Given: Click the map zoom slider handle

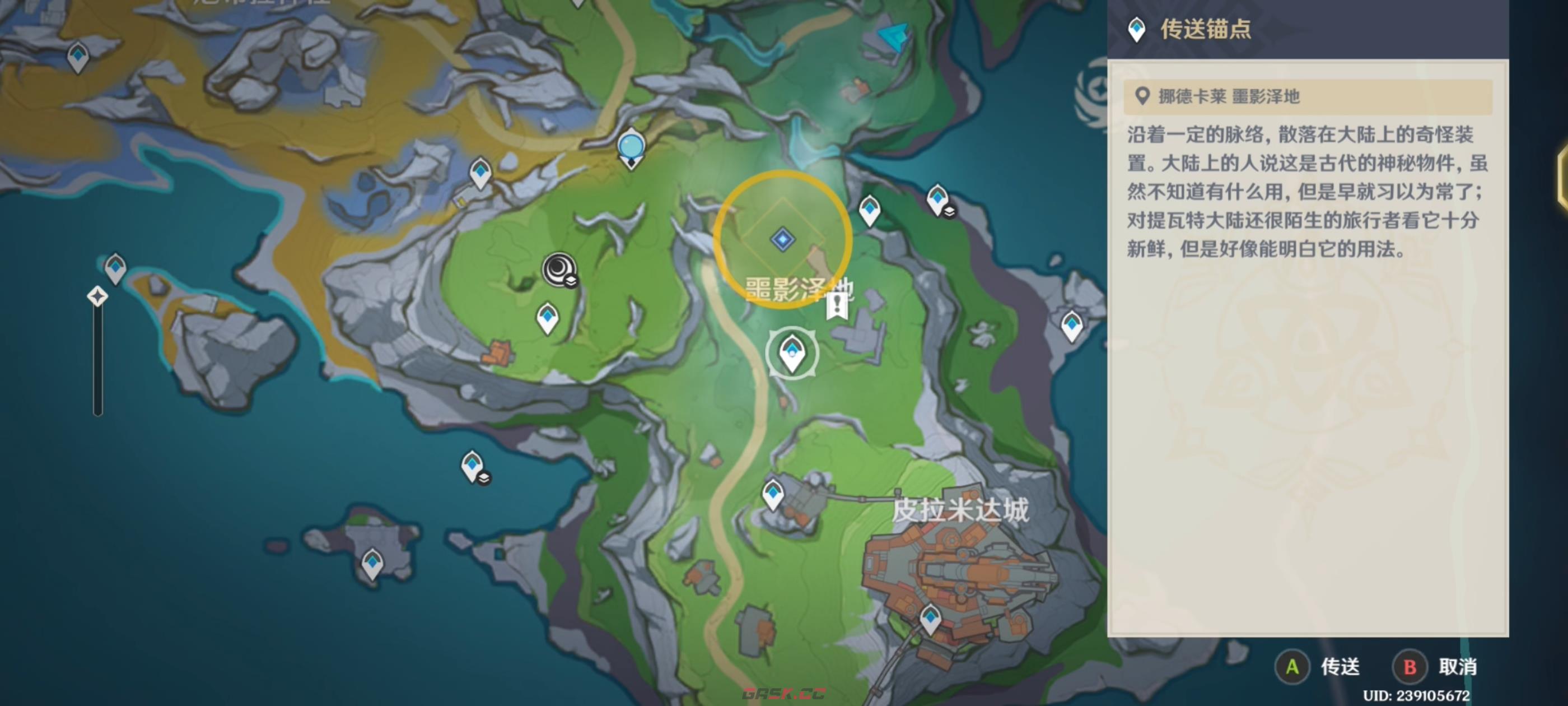Looking at the screenshot, I should tap(97, 296).
